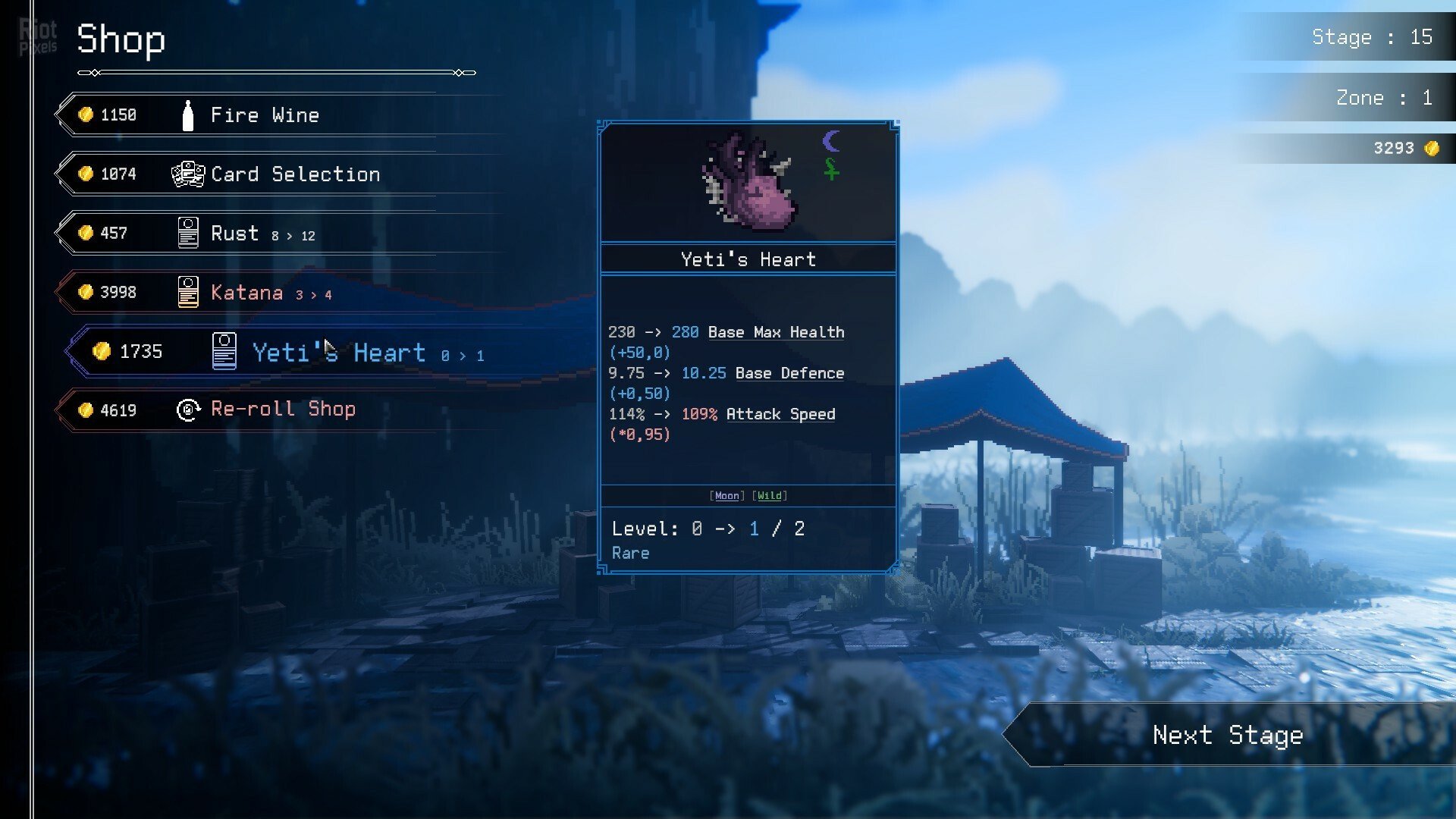The width and height of the screenshot is (1456, 819).
Task: Upgrade the Rust card
Action: pos(261,234)
